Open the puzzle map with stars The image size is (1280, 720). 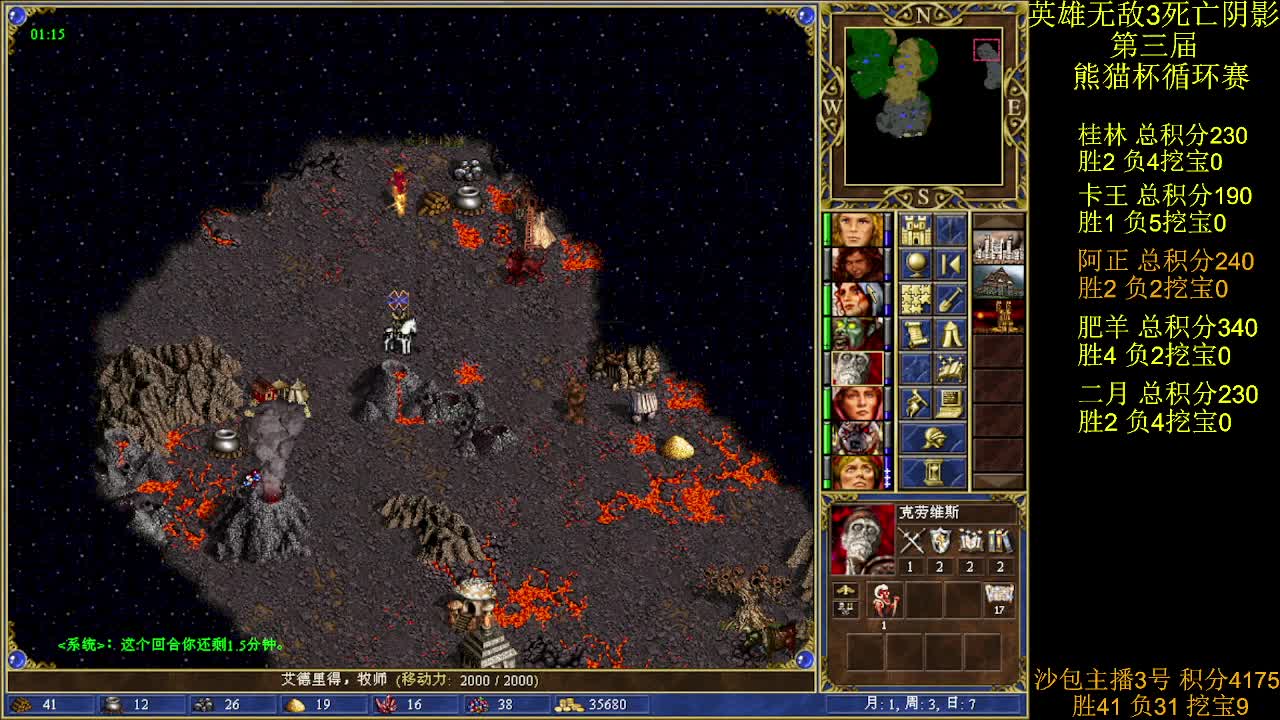pos(916,299)
